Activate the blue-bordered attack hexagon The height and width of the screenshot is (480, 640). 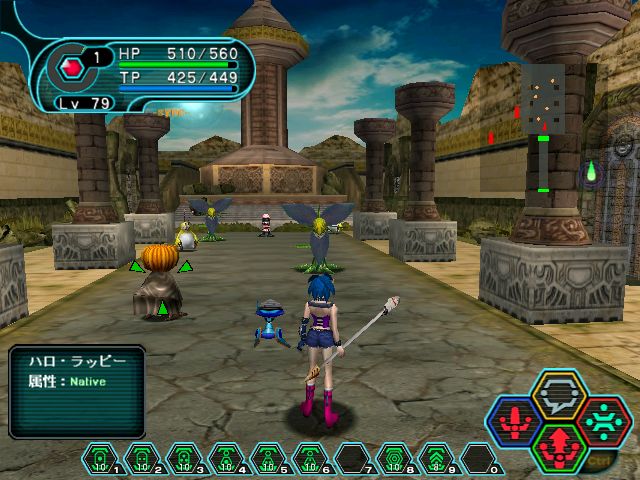[x=515, y=421]
